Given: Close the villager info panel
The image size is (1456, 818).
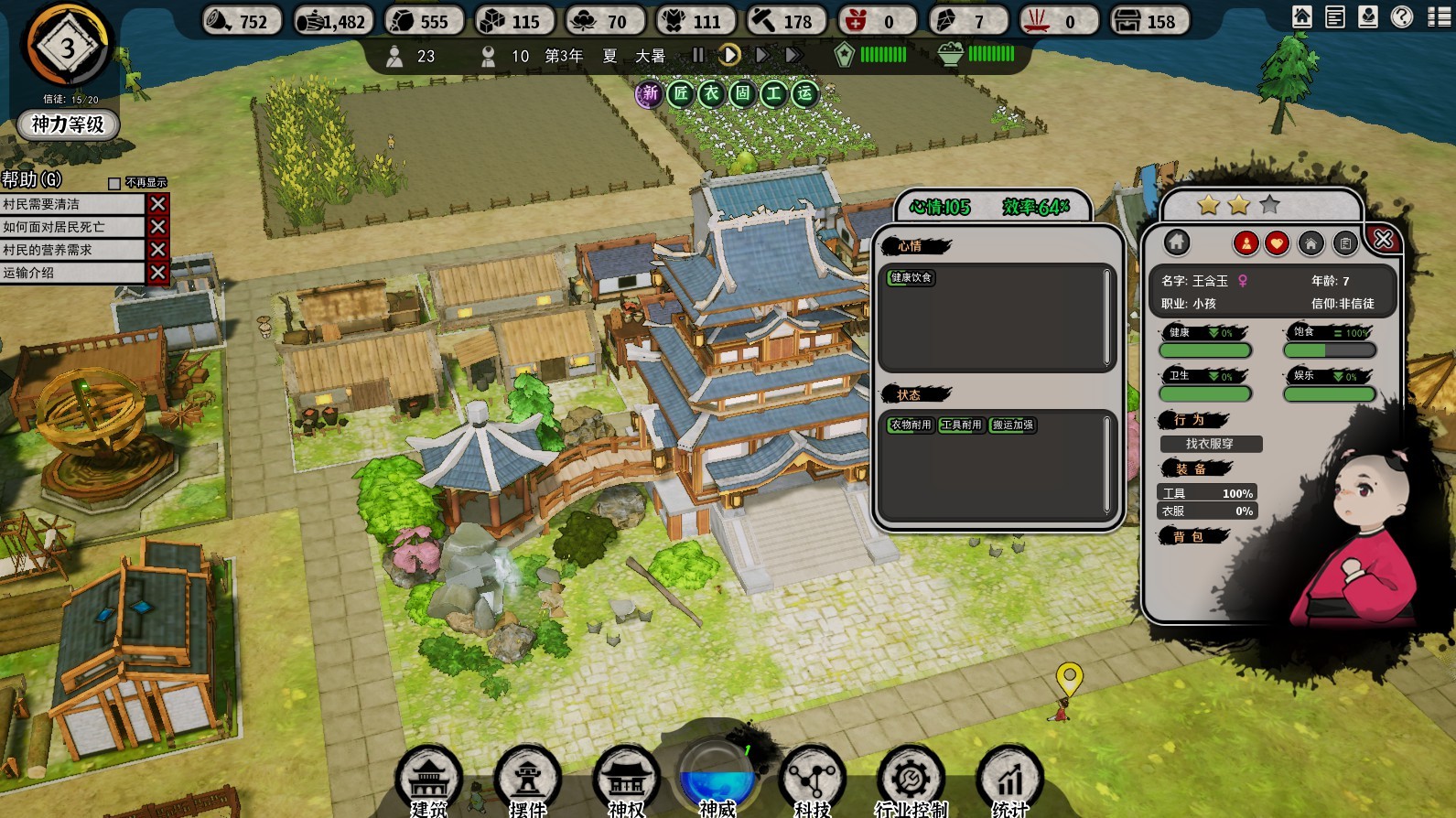Looking at the screenshot, I should tap(1383, 240).
